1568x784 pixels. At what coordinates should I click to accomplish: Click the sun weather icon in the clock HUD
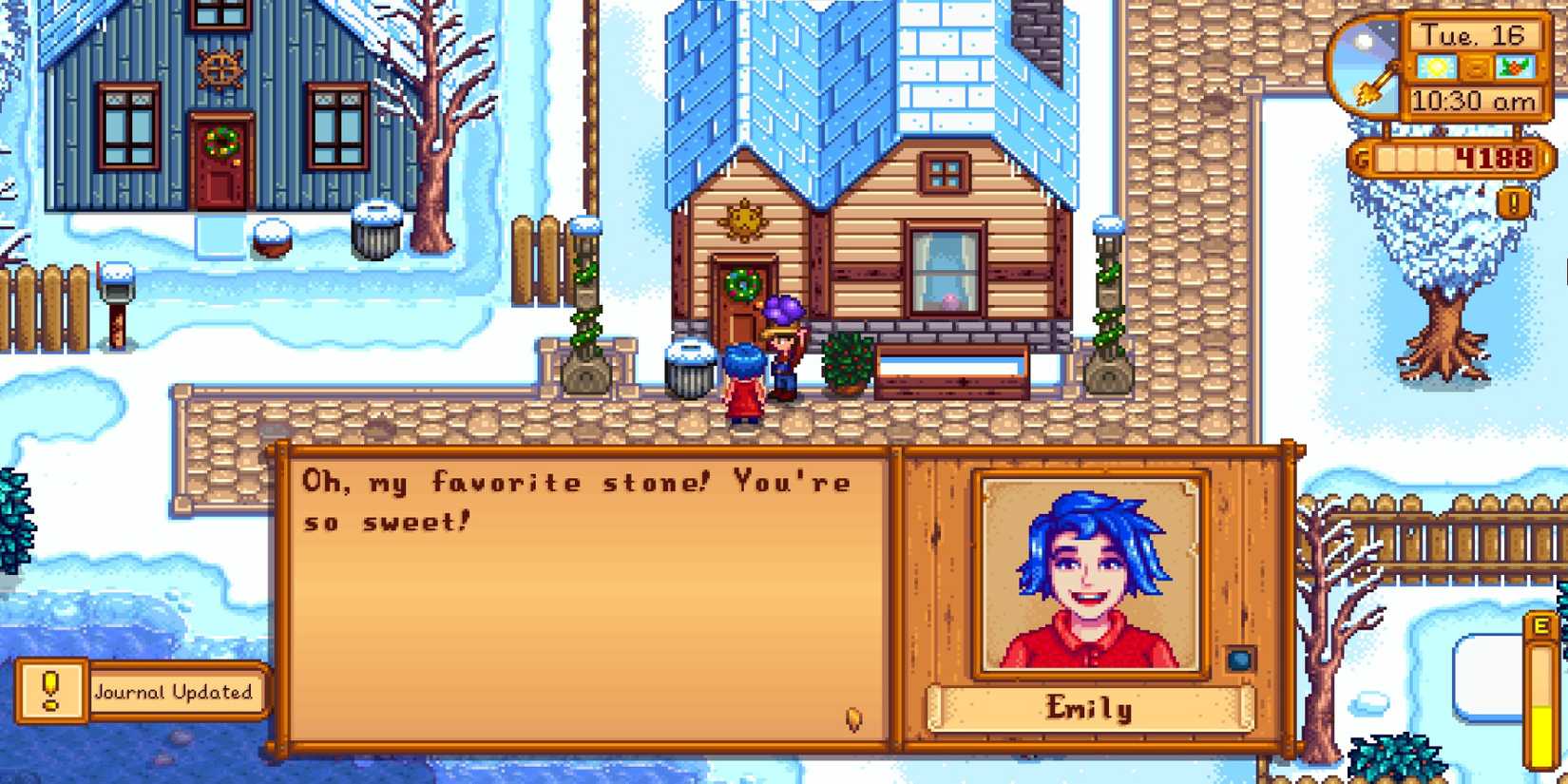(x=1436, y=66)
